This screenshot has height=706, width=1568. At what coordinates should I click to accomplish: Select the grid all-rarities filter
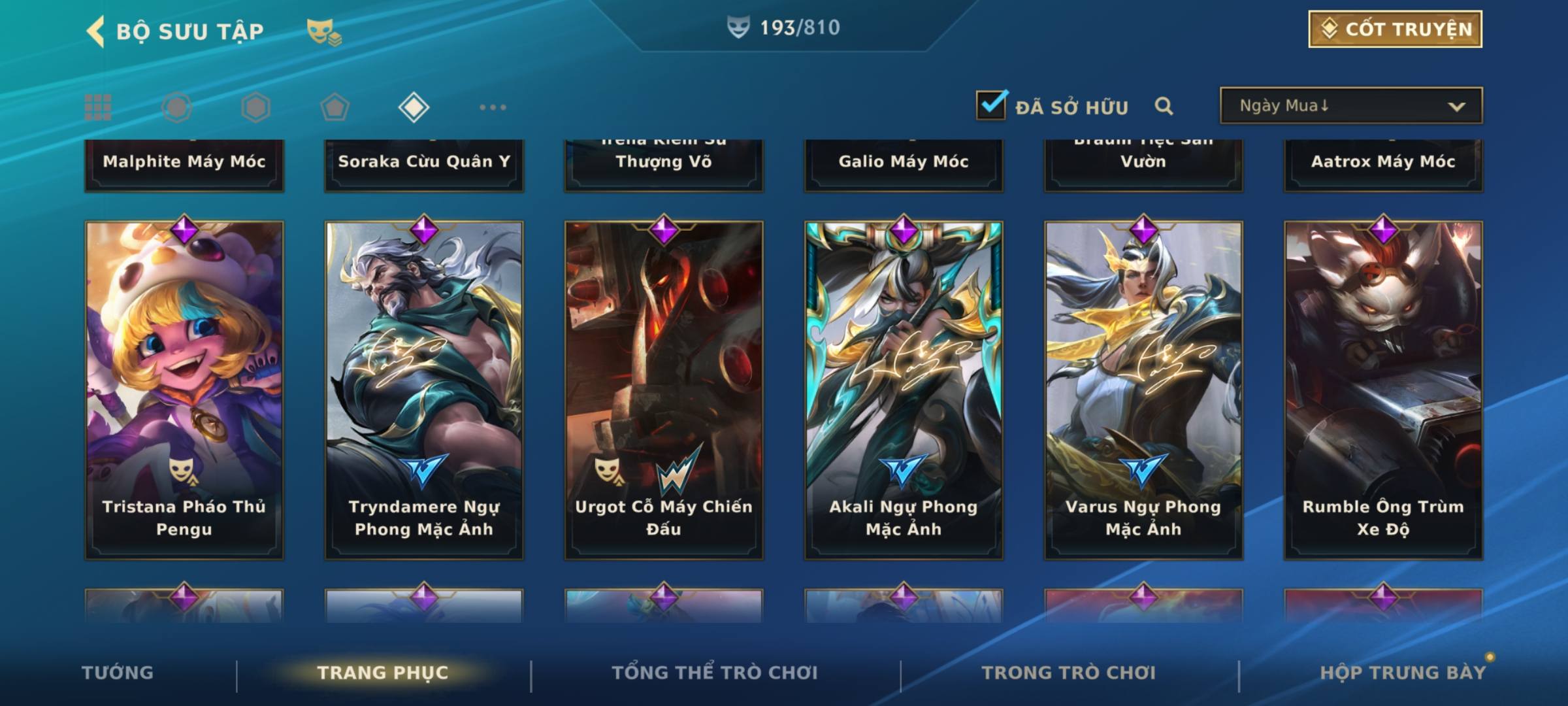(x=98, y=107)
